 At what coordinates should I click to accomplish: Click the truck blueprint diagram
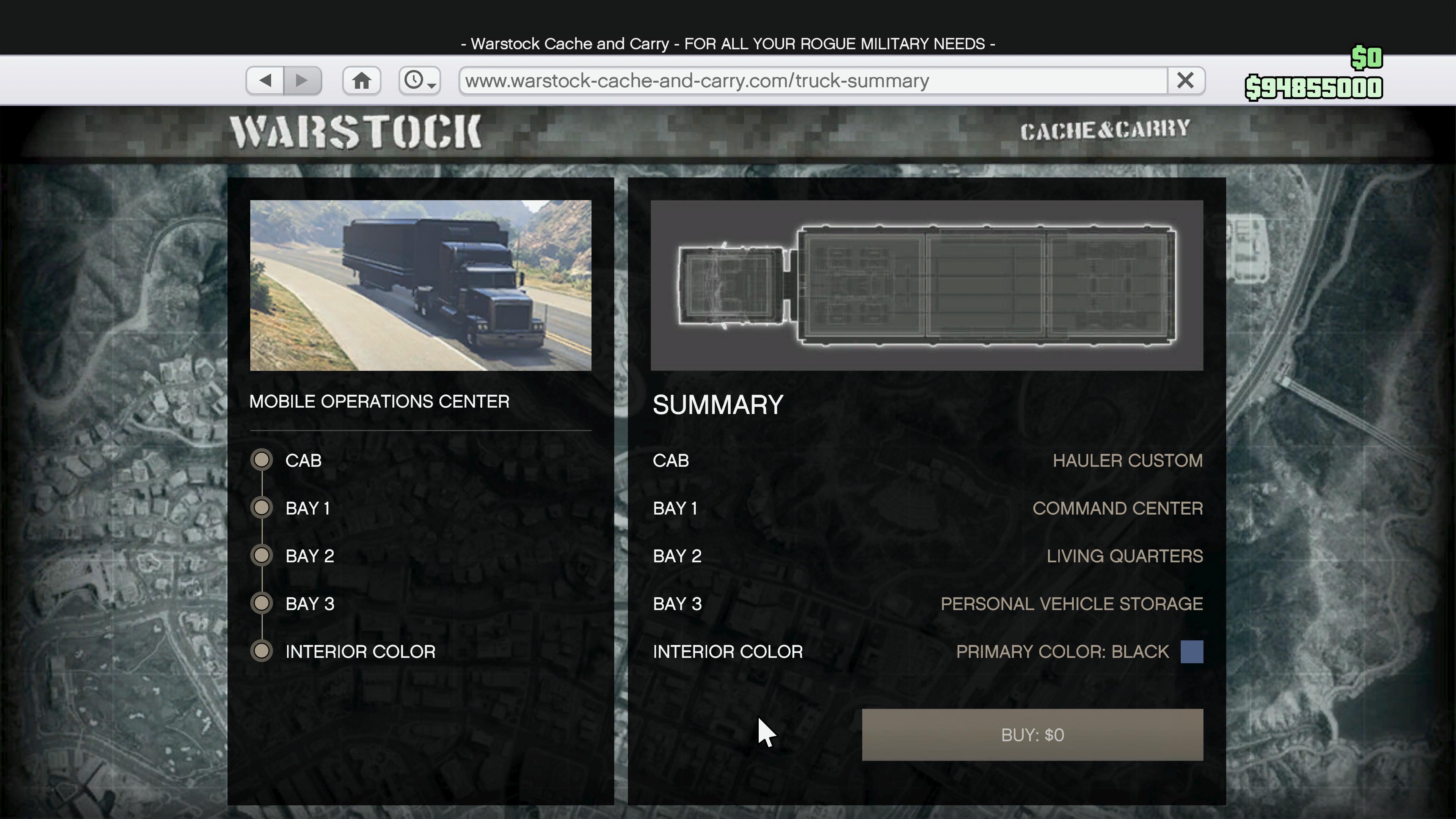(926, 285)
